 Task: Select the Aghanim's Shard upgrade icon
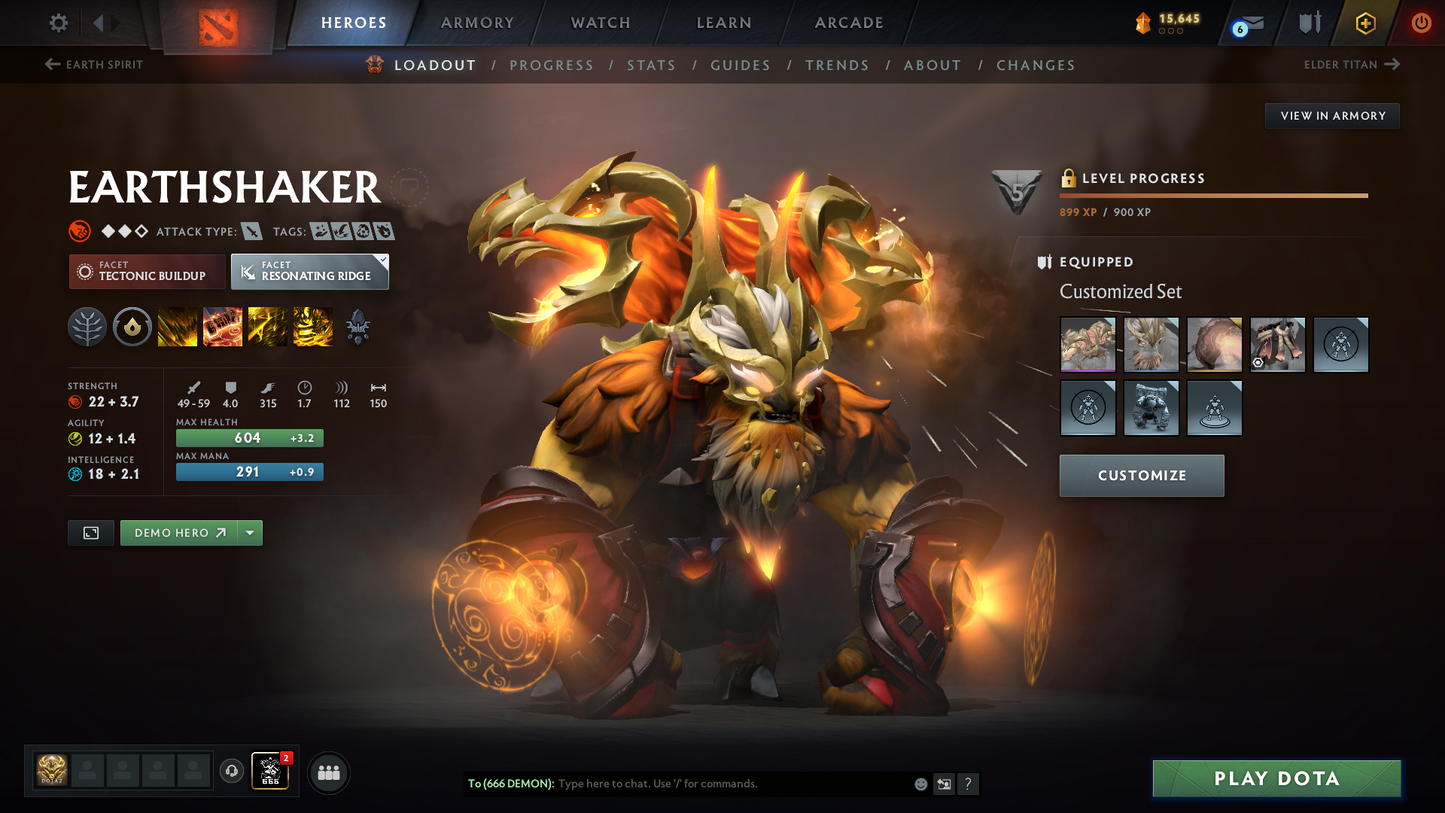coord(357,326)
